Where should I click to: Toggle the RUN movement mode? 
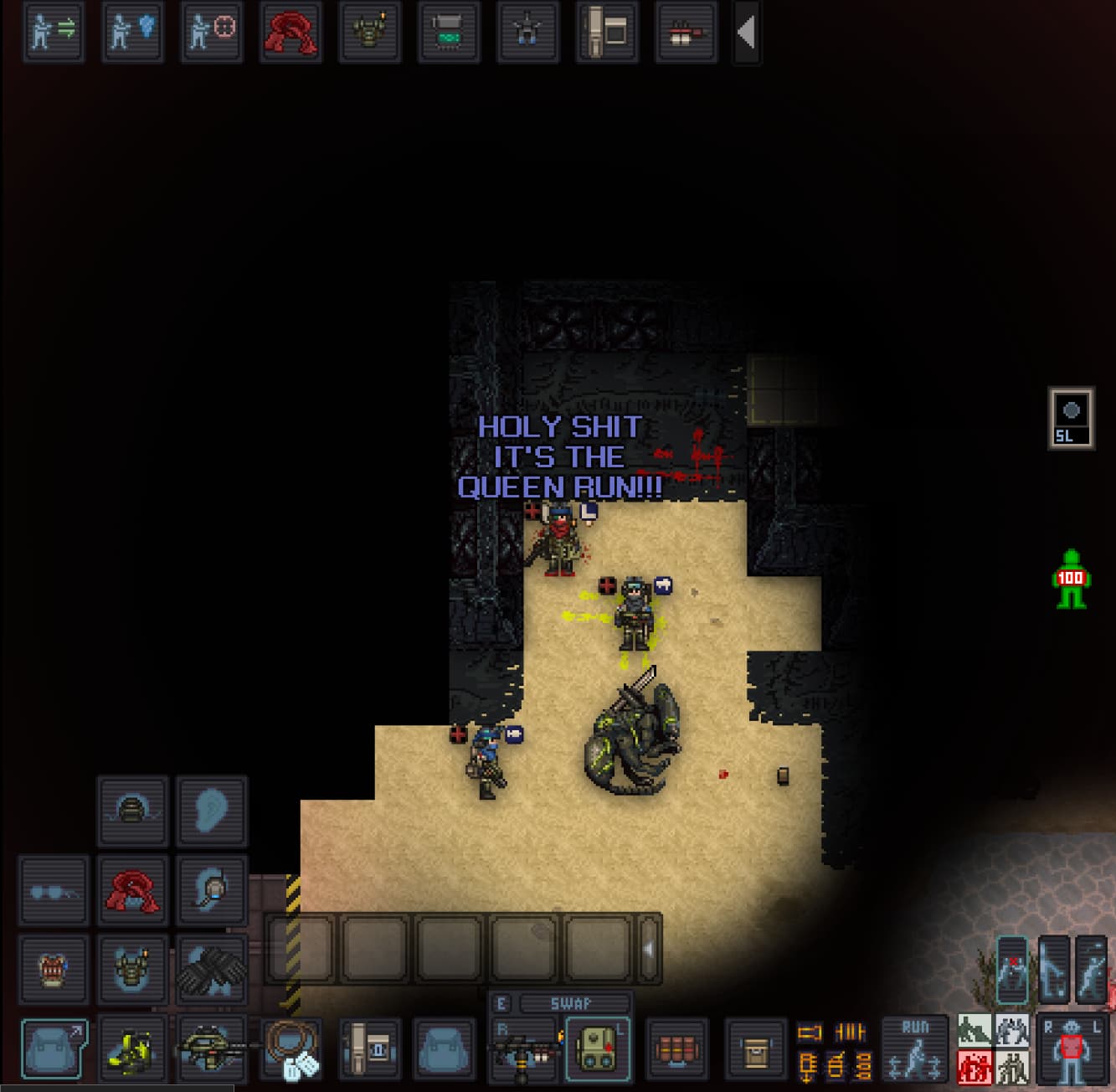coord(914,1047)
